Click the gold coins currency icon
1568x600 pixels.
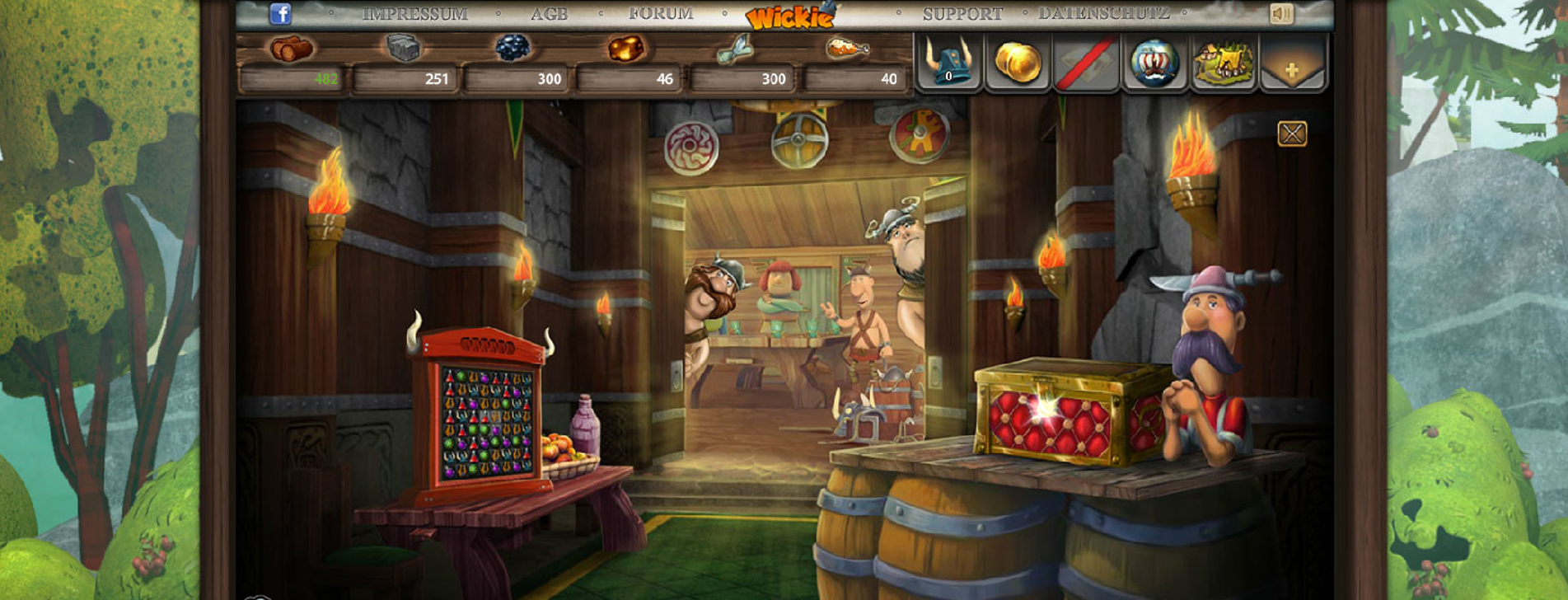click(x=1019, y=62)
